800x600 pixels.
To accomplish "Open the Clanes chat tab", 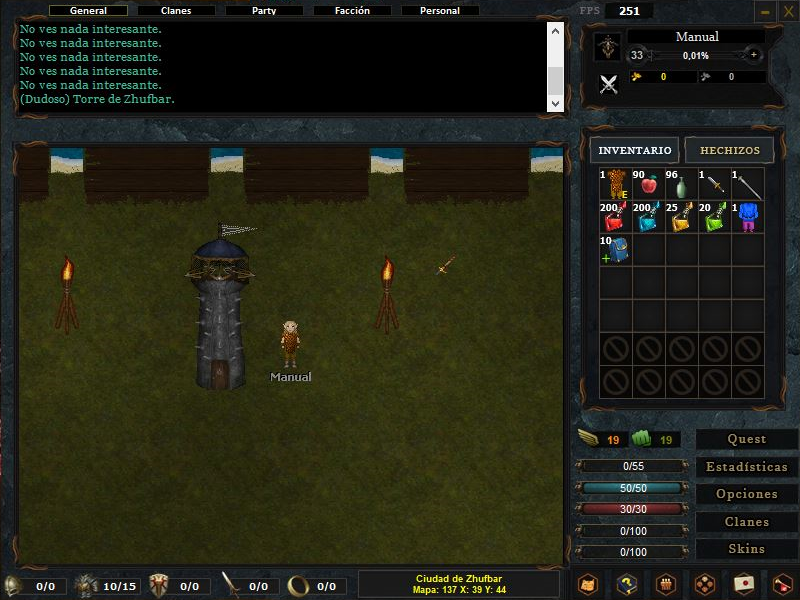I will point(176,11).
